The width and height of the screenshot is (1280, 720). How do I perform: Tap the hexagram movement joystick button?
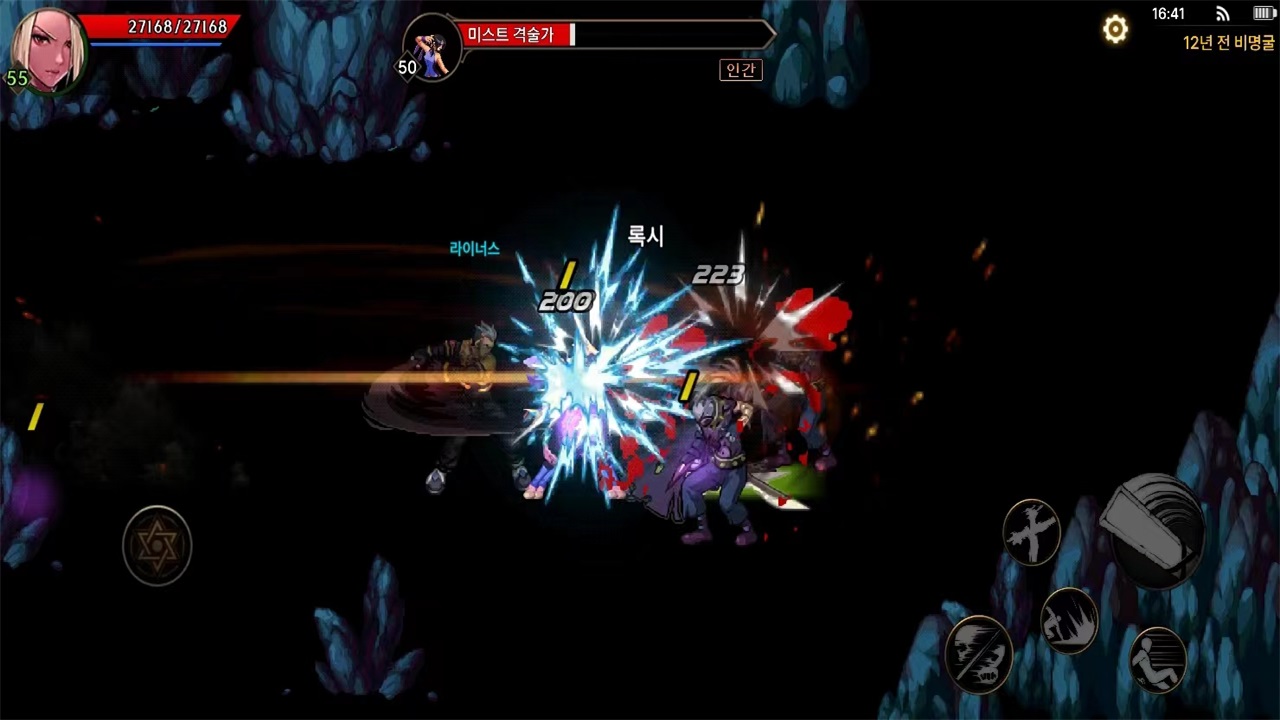157,546
